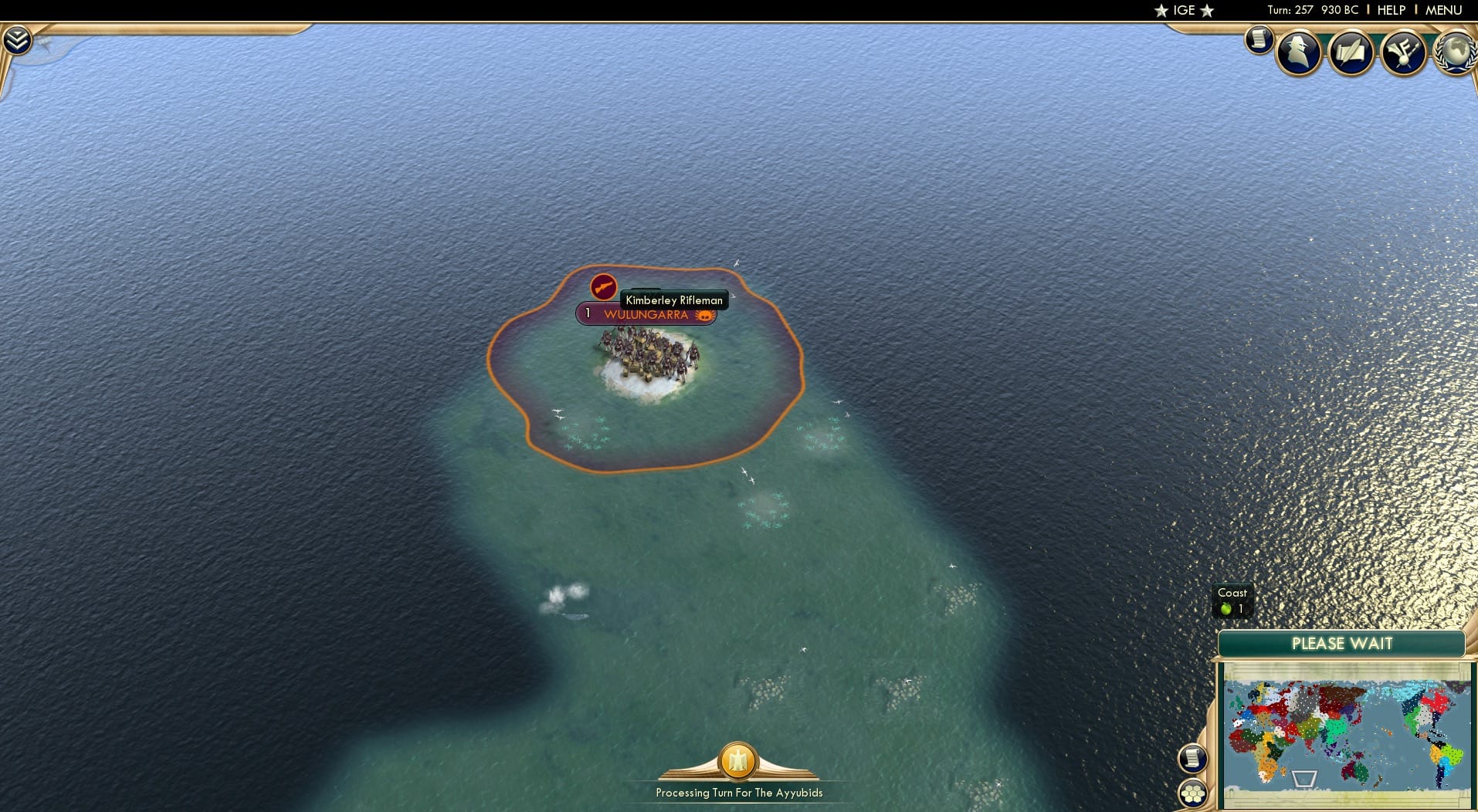Click the unhappiness face on Wulungarra's banner
1478x812 pixels.
tap(703, 314)
